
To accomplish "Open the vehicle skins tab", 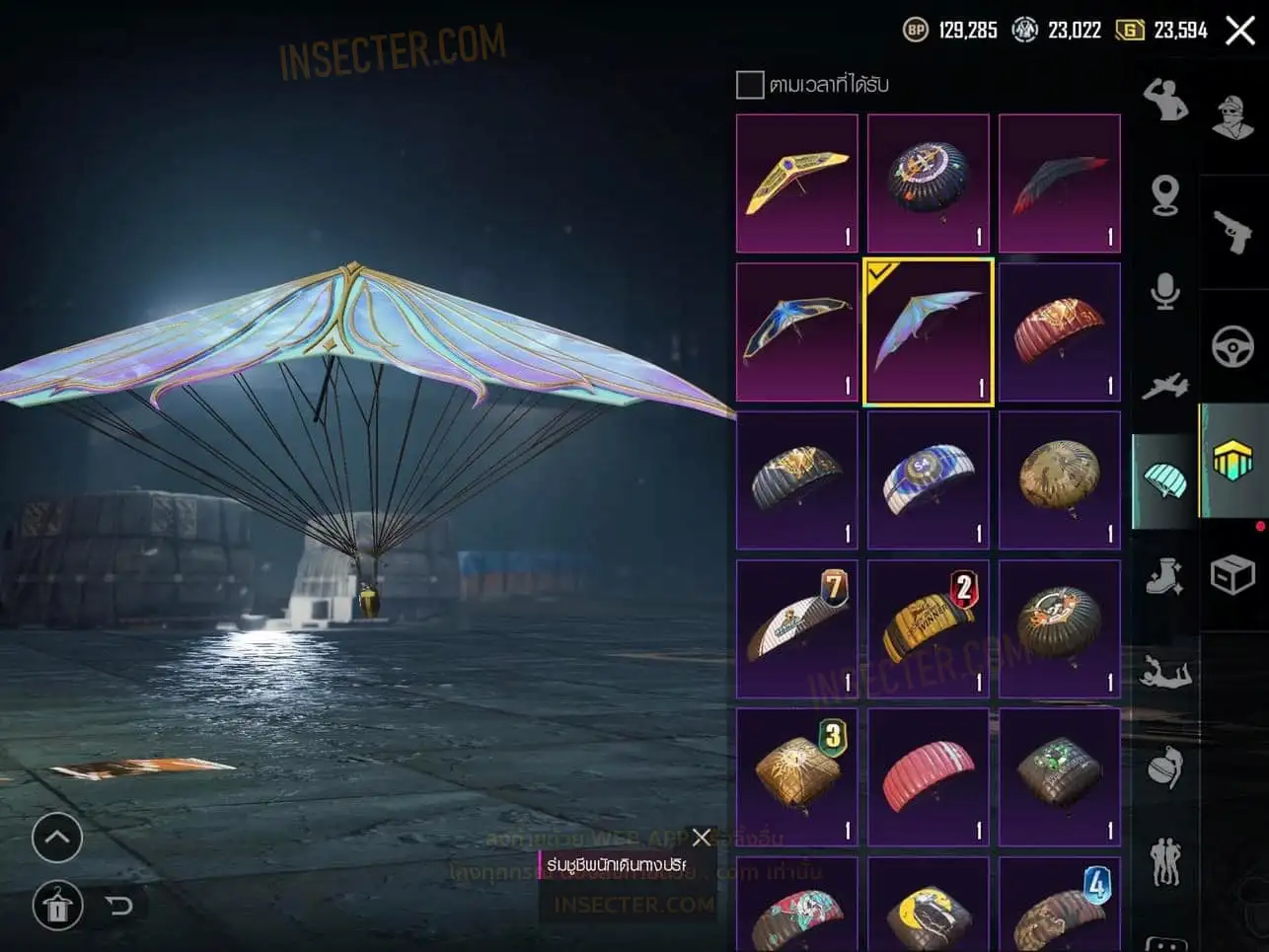I will coord(1232,346).
